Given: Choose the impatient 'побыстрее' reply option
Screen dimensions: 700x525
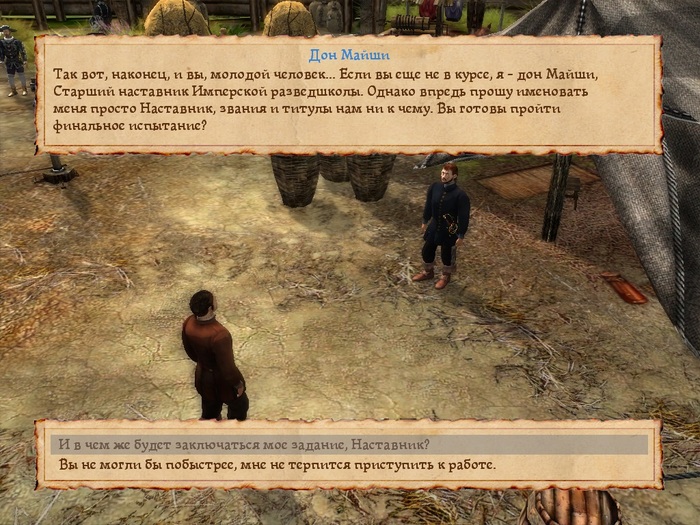Looking at the screenshot, I should pyautogui.click(x=277, y=465).
